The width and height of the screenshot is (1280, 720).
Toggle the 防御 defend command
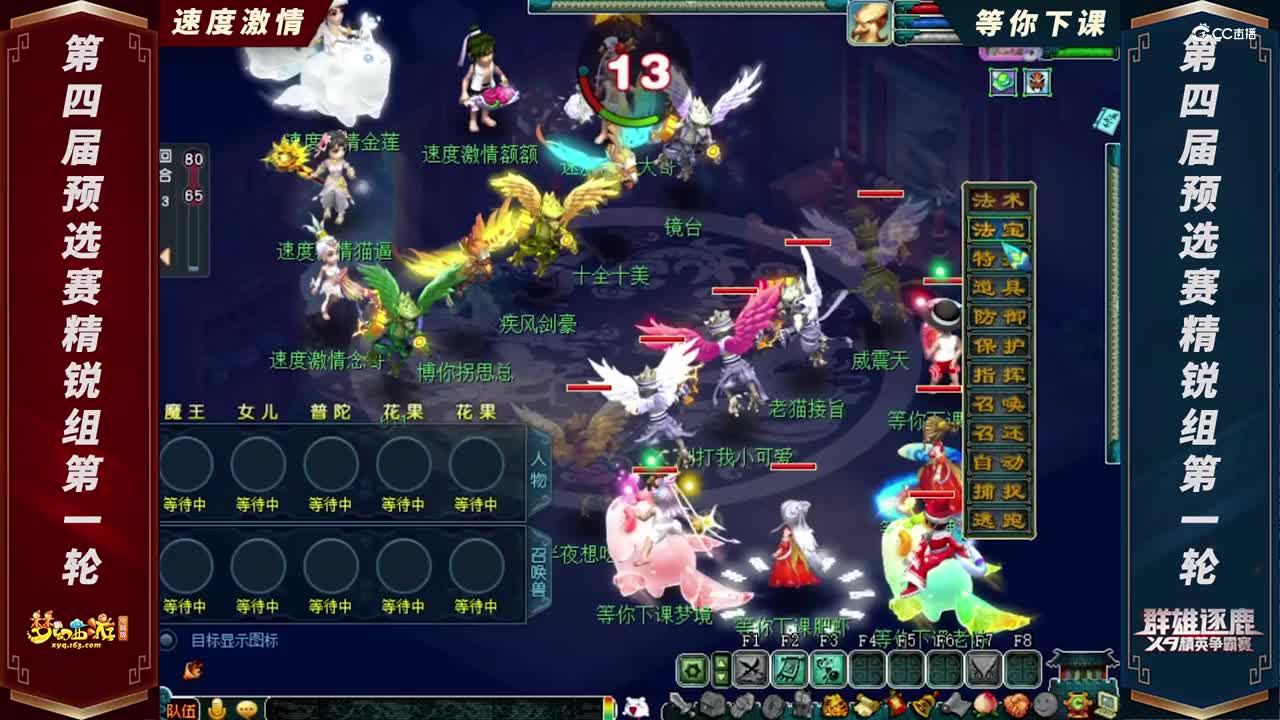pyautogui.click(x=999, y=317)
